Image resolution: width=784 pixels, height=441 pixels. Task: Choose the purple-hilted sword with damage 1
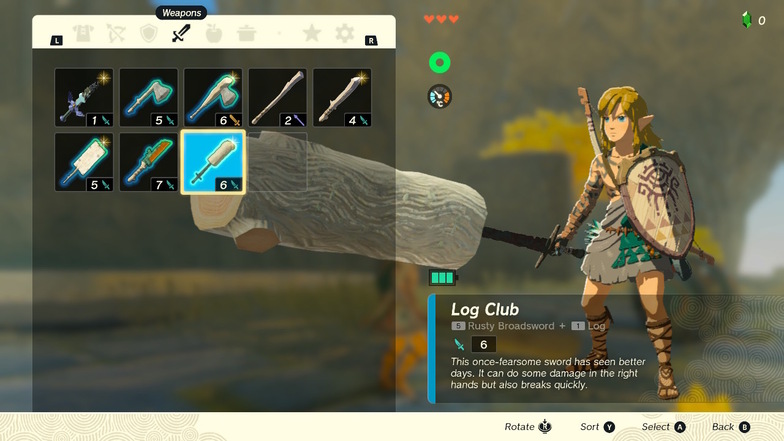pyautogui.click(x=84, y=97)
